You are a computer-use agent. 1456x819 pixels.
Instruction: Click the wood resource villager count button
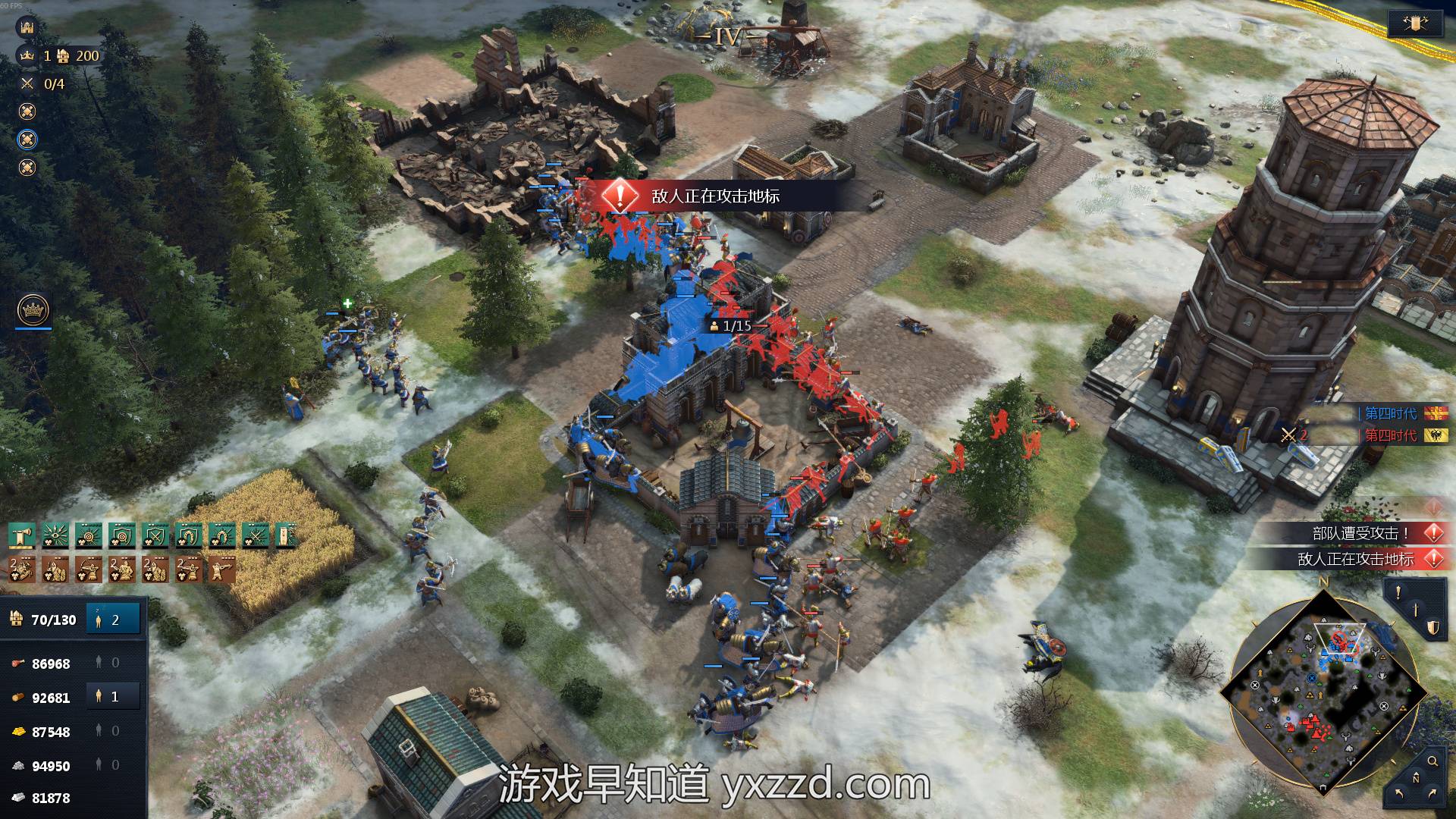click(x=113, y=697)
